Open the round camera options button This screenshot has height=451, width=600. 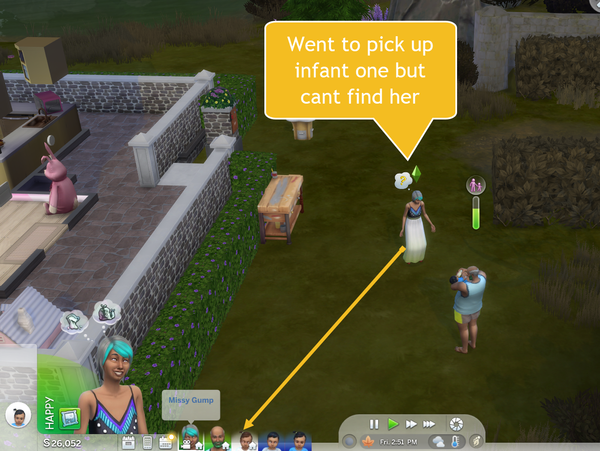pos(457,423)
